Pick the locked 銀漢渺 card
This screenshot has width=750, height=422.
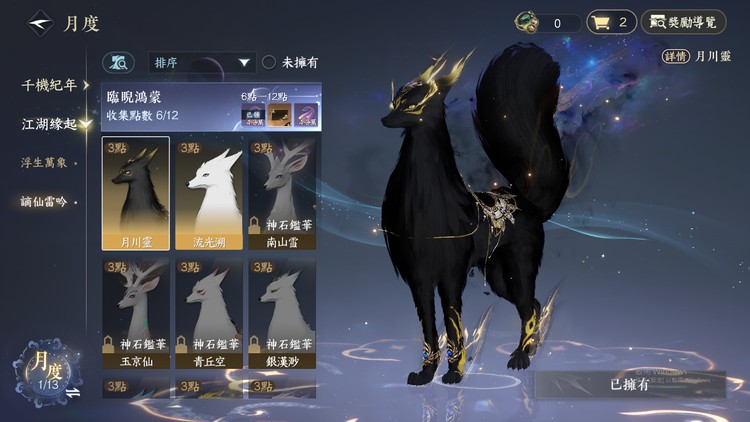click(282, 314)
